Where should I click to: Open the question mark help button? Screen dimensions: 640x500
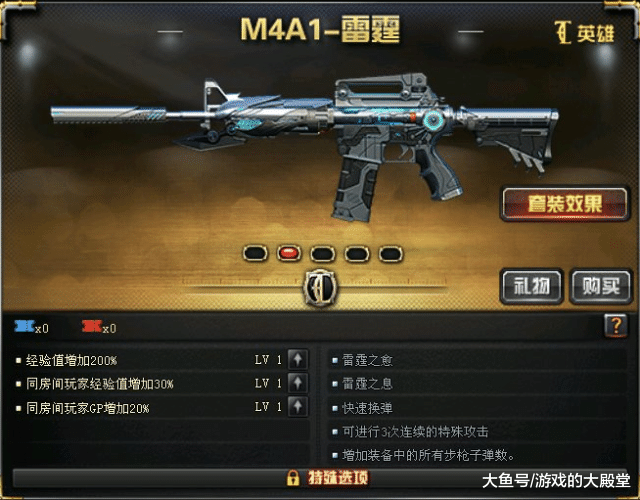click(616, 325)
